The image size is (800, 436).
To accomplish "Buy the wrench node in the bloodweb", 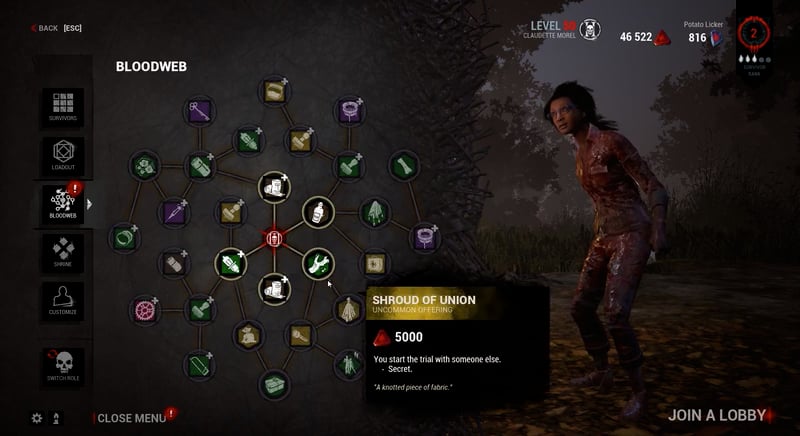I will [x=318, y=264].
